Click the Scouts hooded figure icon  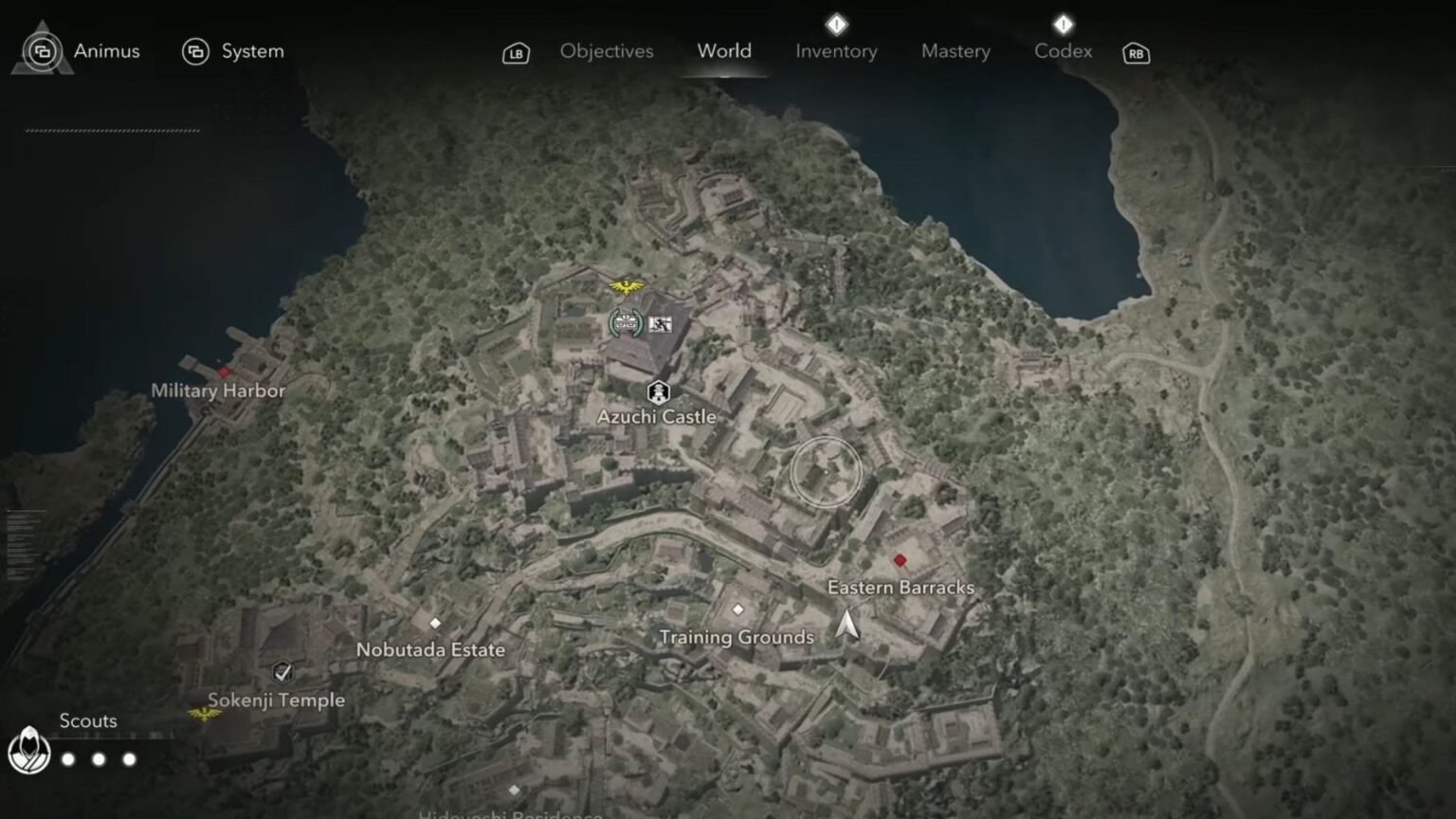[x=31, y=748]
